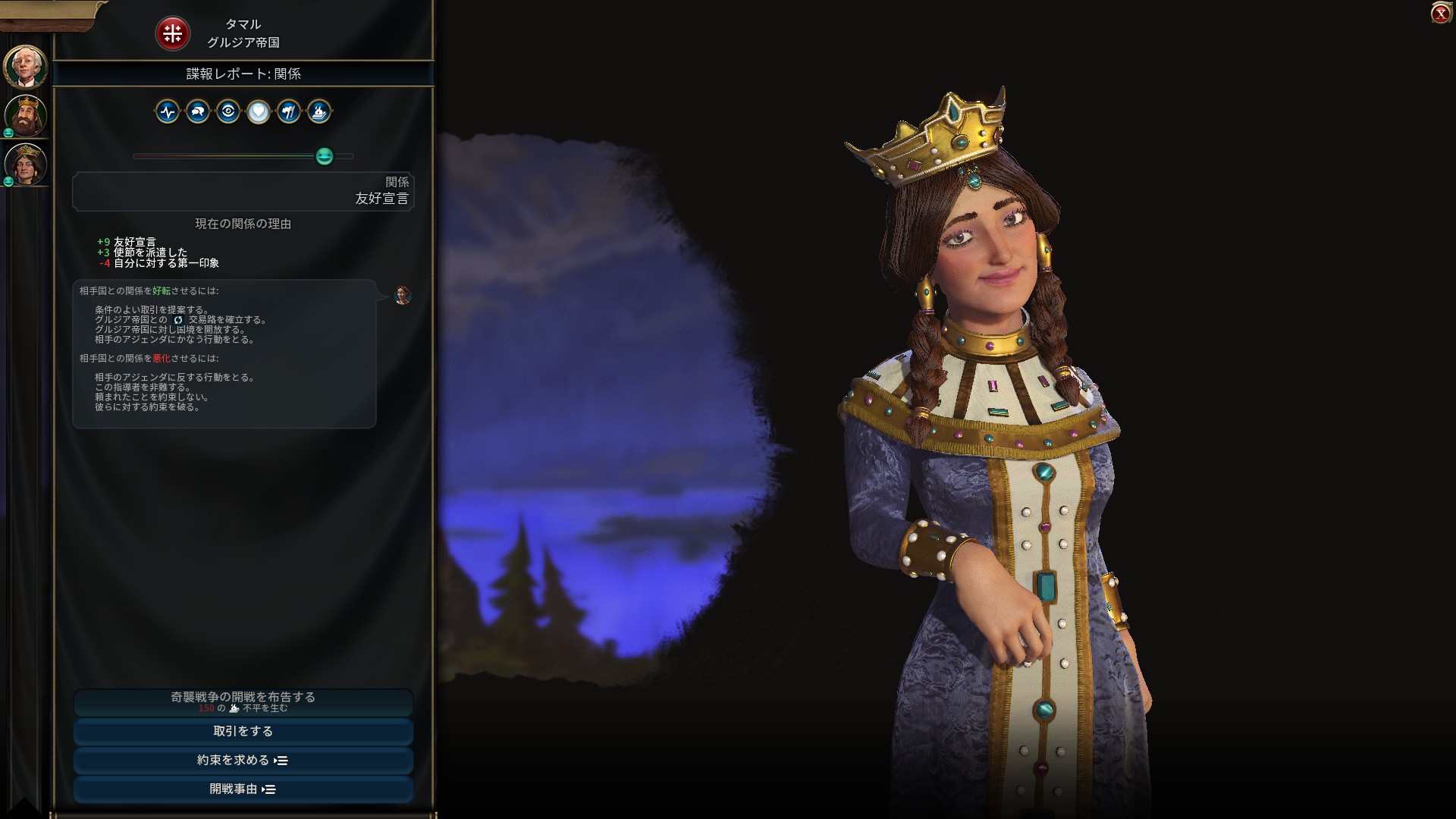Open the demand-a-promise options (約束を求める)
Screen dimensions: 1456x819
pyautogui.click(x=243, y=760)
